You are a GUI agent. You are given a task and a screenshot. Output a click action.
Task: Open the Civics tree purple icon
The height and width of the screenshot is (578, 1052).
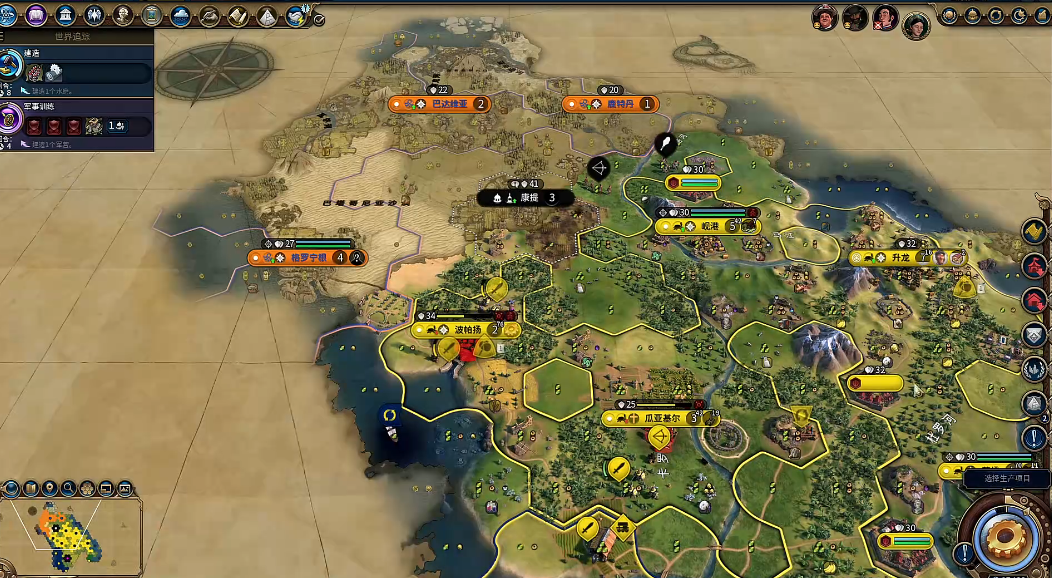click(36, 15)
